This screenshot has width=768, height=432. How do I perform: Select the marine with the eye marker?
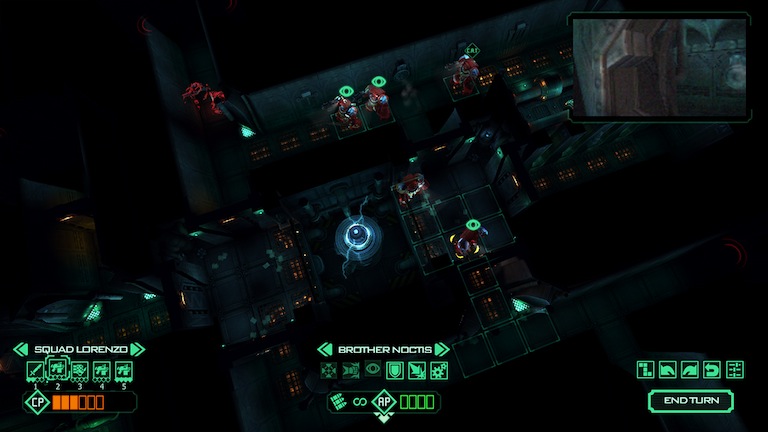(x=464, y=241)
